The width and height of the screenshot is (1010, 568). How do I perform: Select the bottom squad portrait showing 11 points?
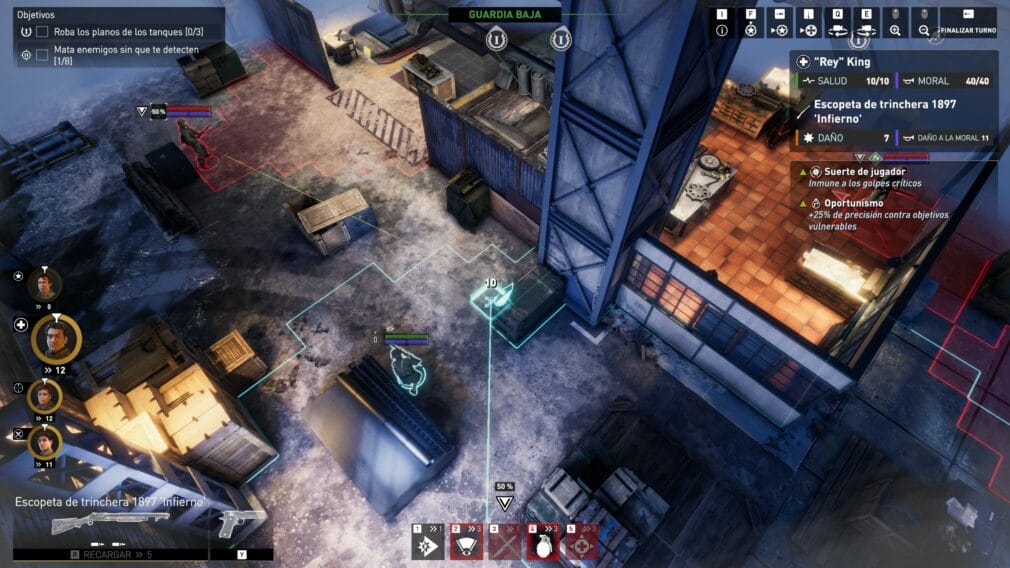(44, 441)
